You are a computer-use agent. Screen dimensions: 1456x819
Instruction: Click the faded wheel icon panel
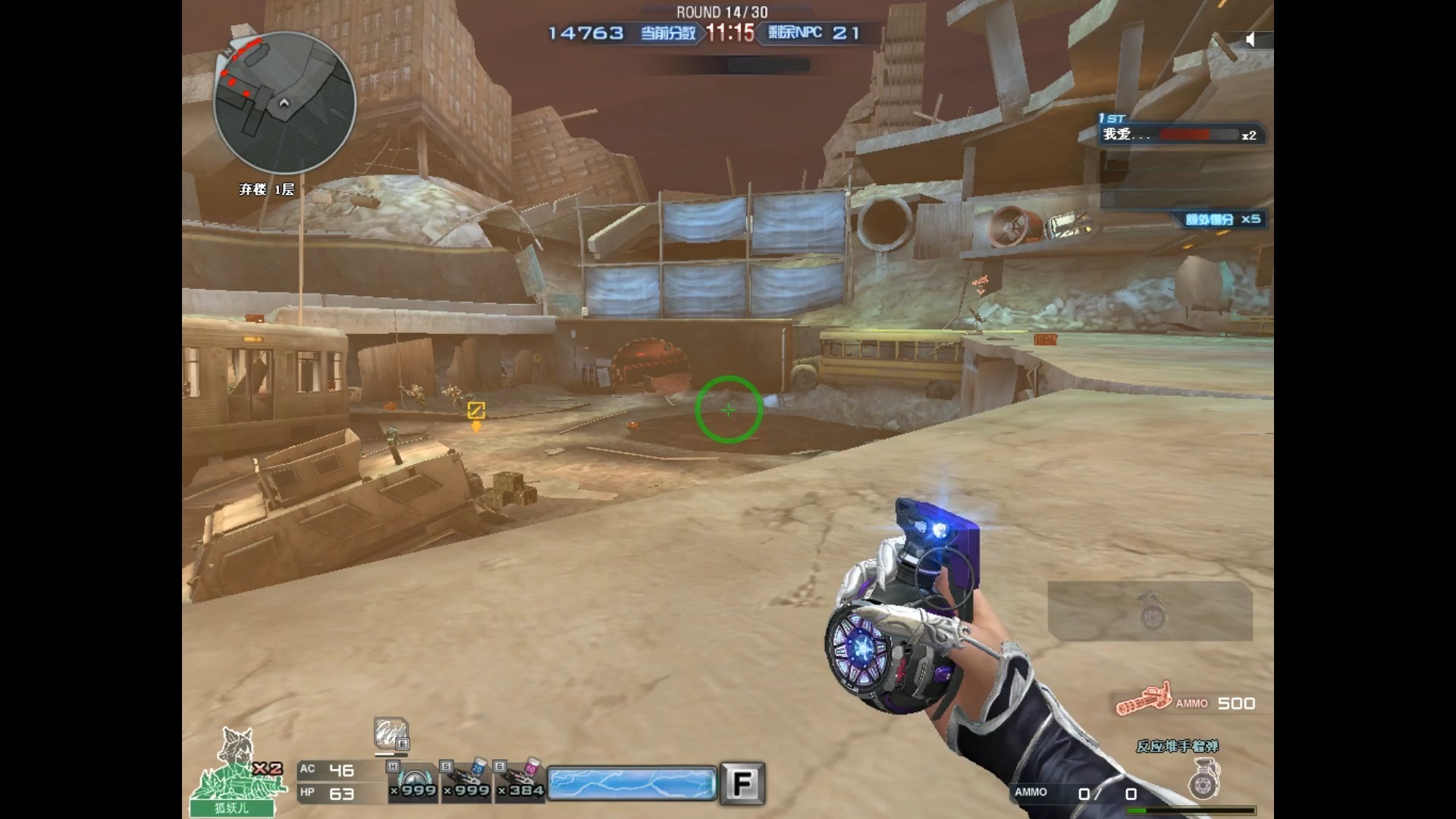click(1150, 610)
